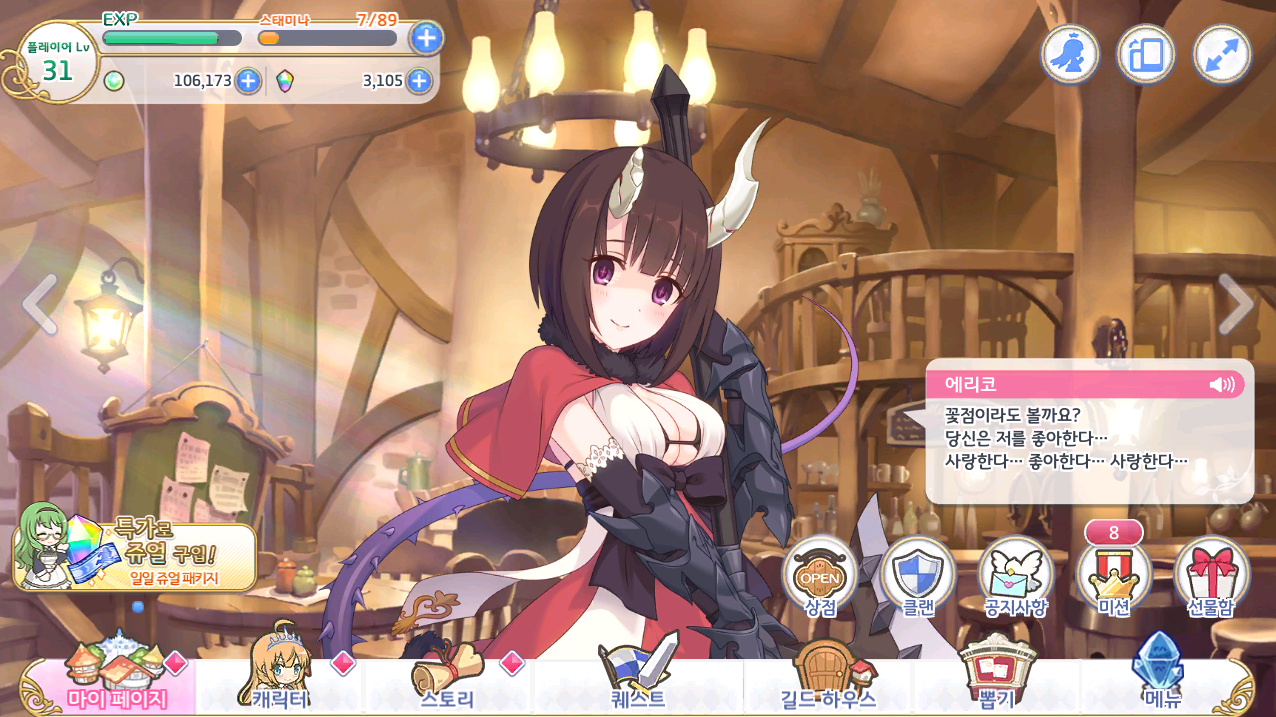Open the 미션 missions medal icon
The height and width of the screenshot is (717, 1276).
(1113, 577)
